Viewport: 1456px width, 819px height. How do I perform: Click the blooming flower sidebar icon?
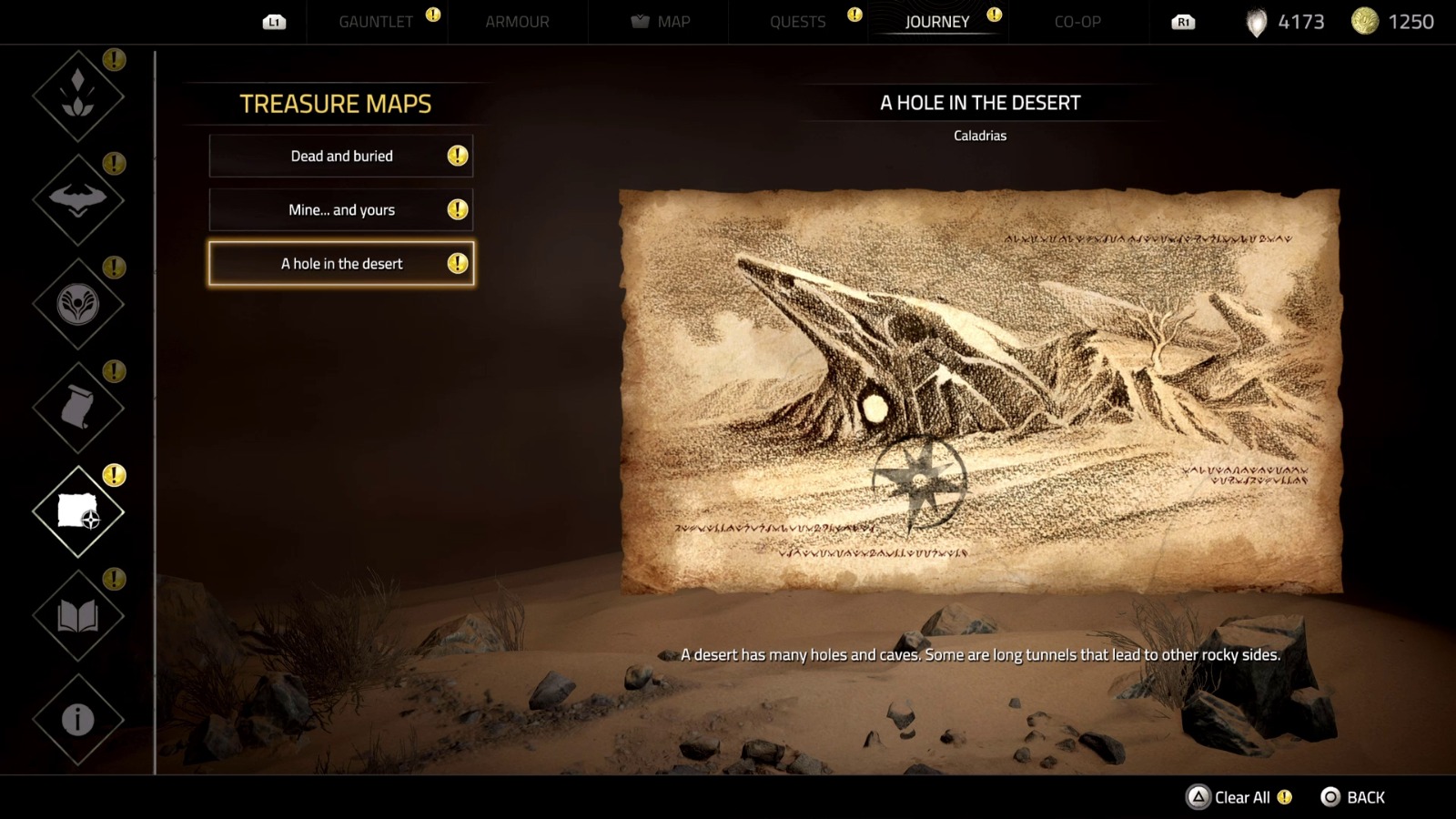point(77,305)
